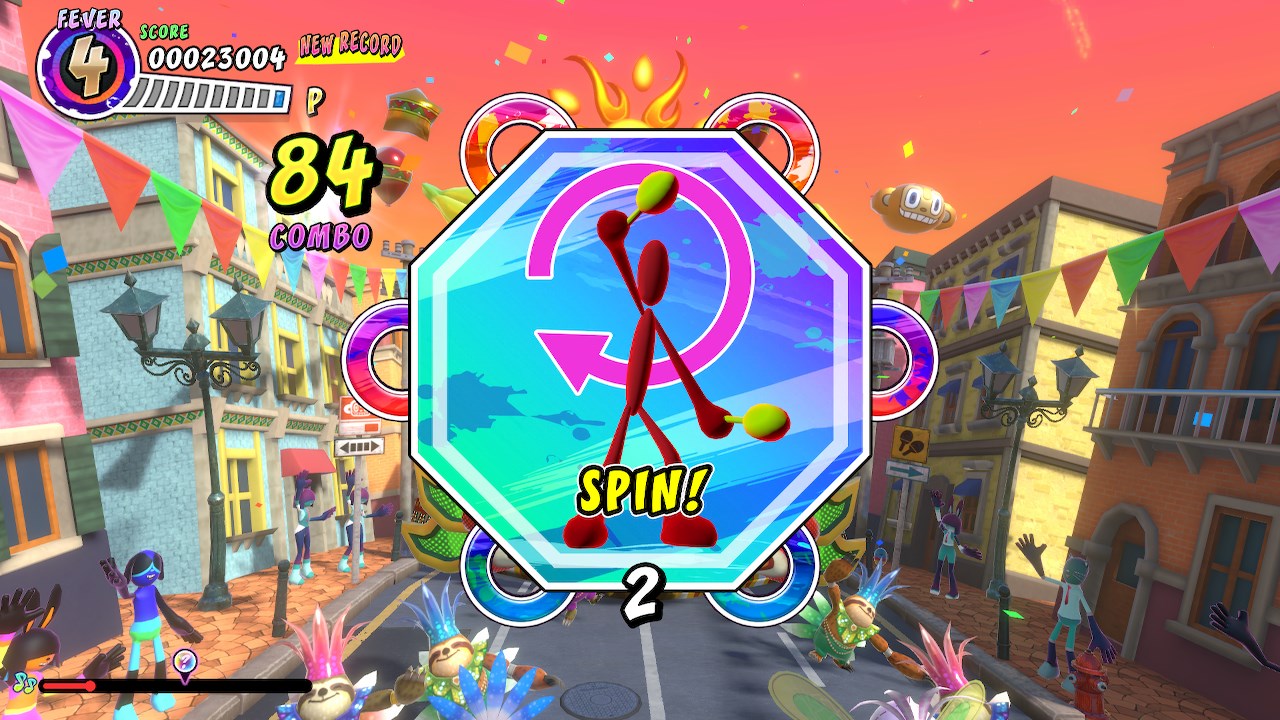Click the countdown number 2 below the octagon
1280x720 pixels.
(x=643, y=591)
